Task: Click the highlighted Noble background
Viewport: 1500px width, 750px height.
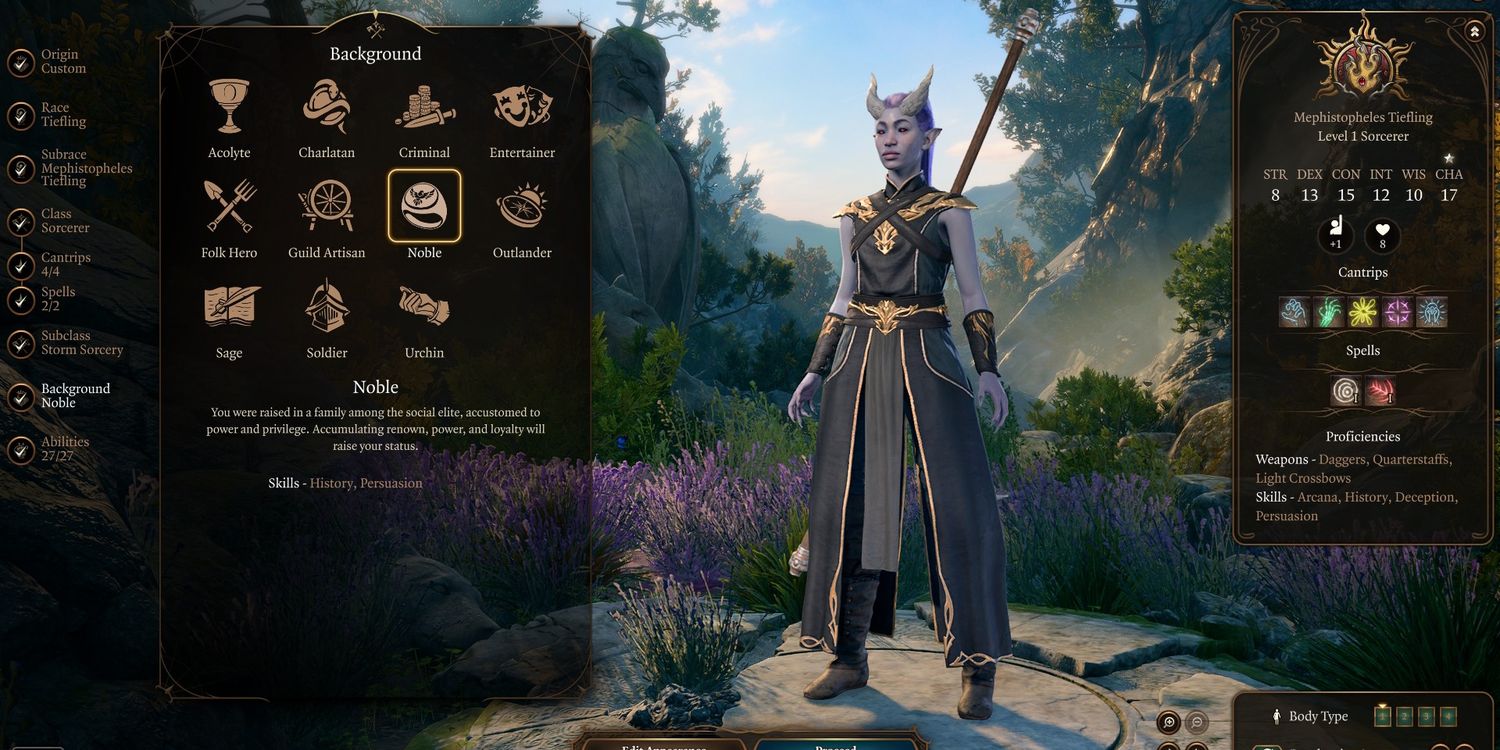Action: pos(424,206)
